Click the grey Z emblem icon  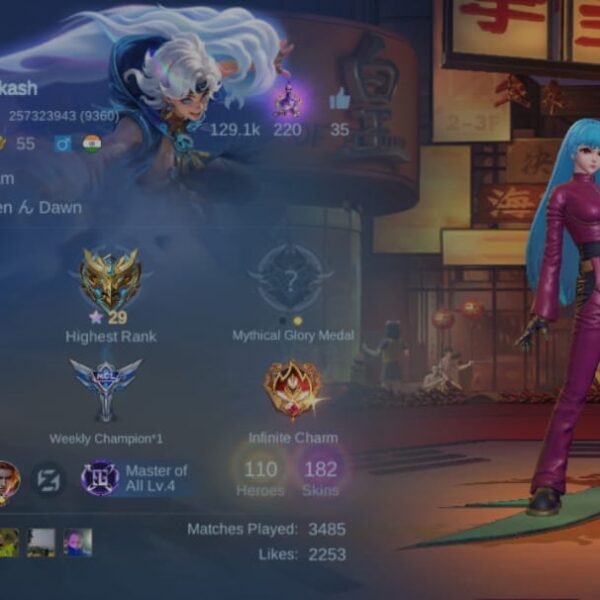pos(48,479)
